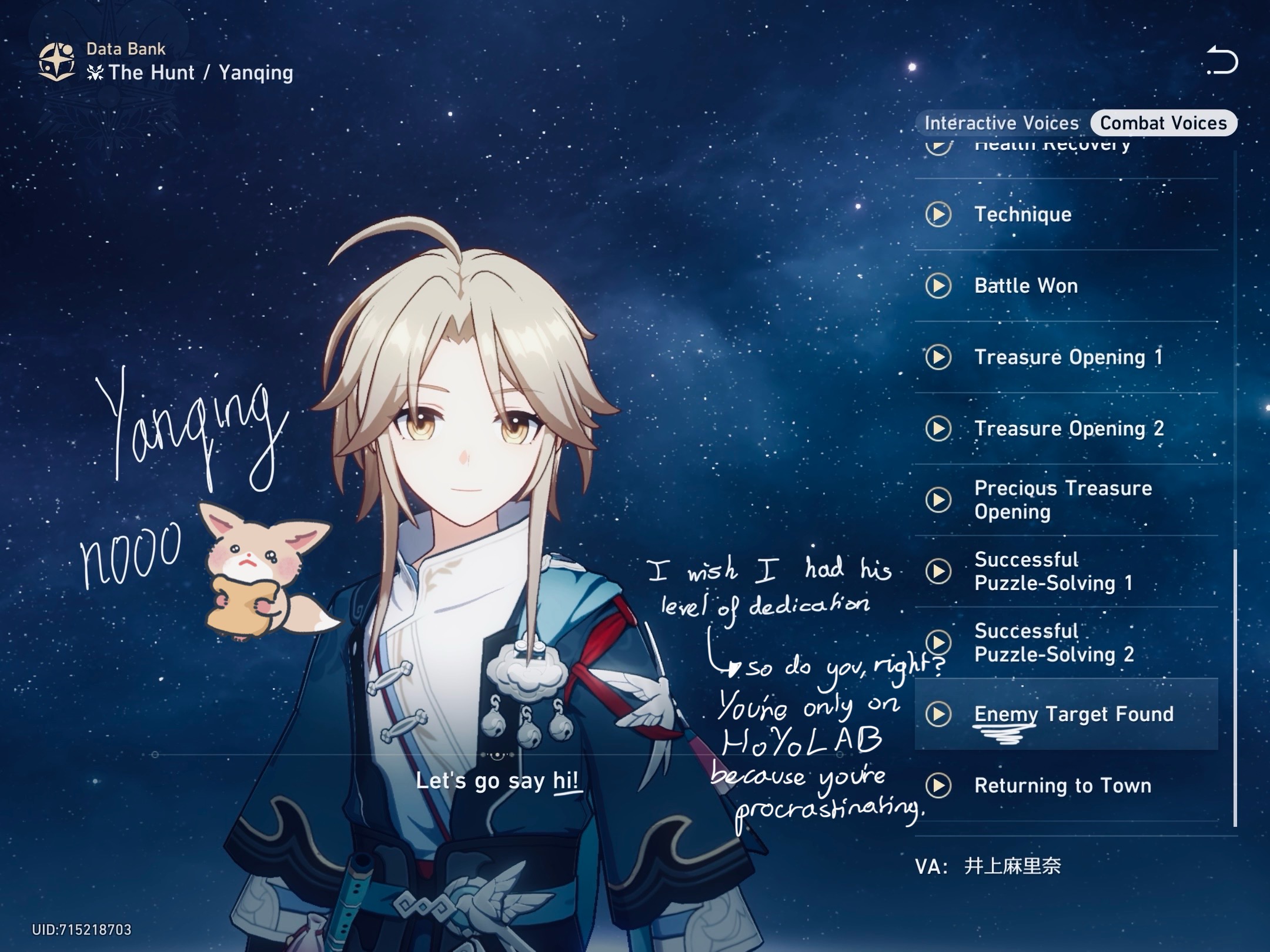Play the Enemy Target Found voice

point(939,715)
